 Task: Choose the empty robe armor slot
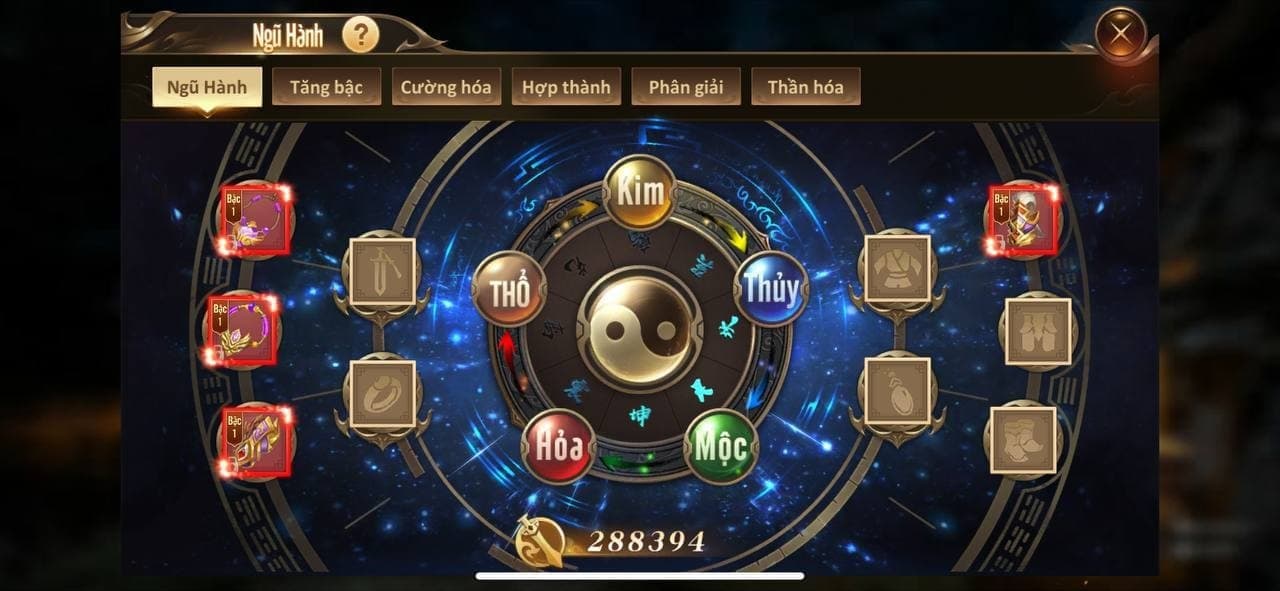tap(897, 269)
